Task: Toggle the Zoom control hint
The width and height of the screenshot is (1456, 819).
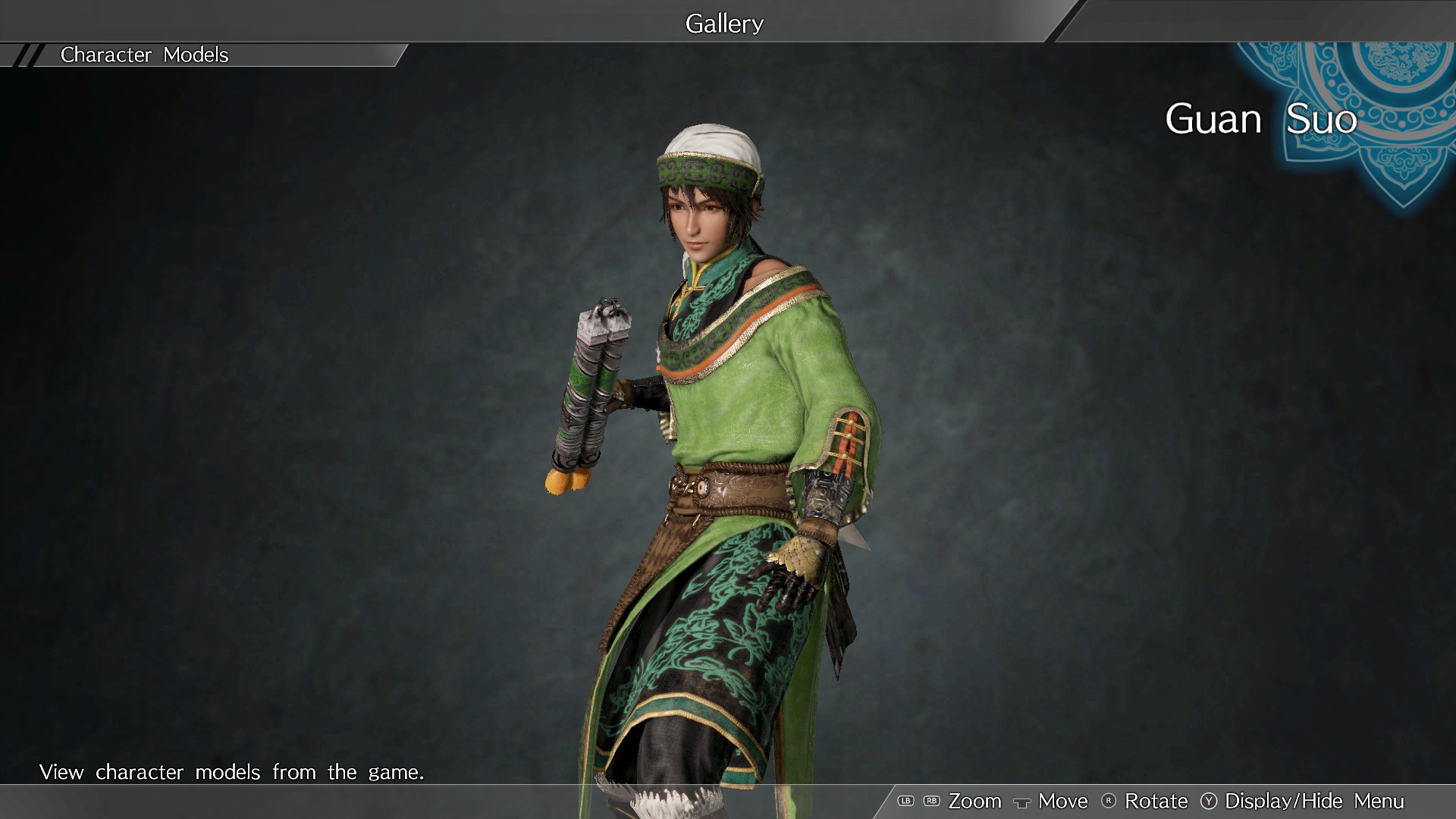Action: pos(977,801)
